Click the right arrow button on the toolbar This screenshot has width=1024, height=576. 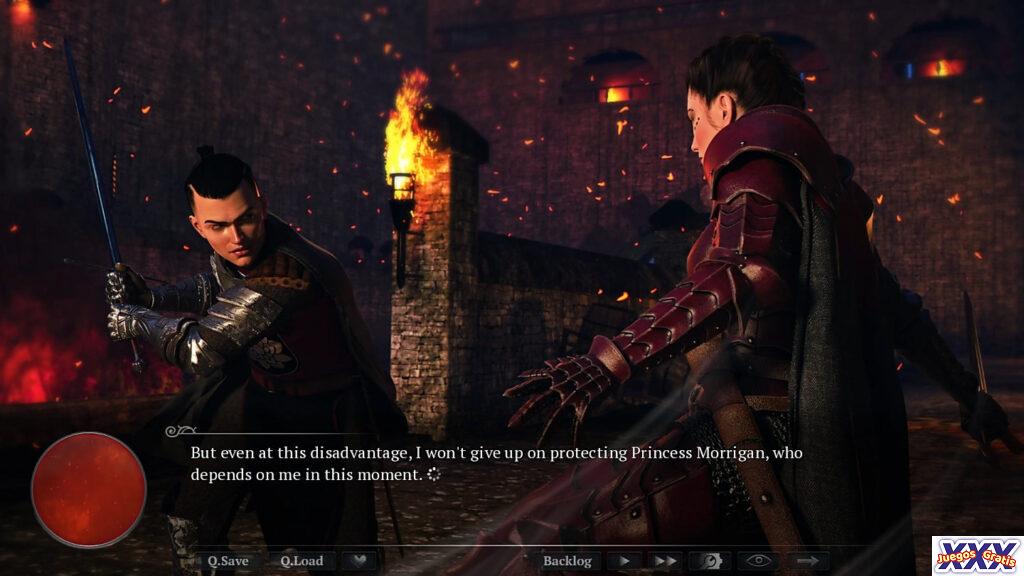point(807,561)
